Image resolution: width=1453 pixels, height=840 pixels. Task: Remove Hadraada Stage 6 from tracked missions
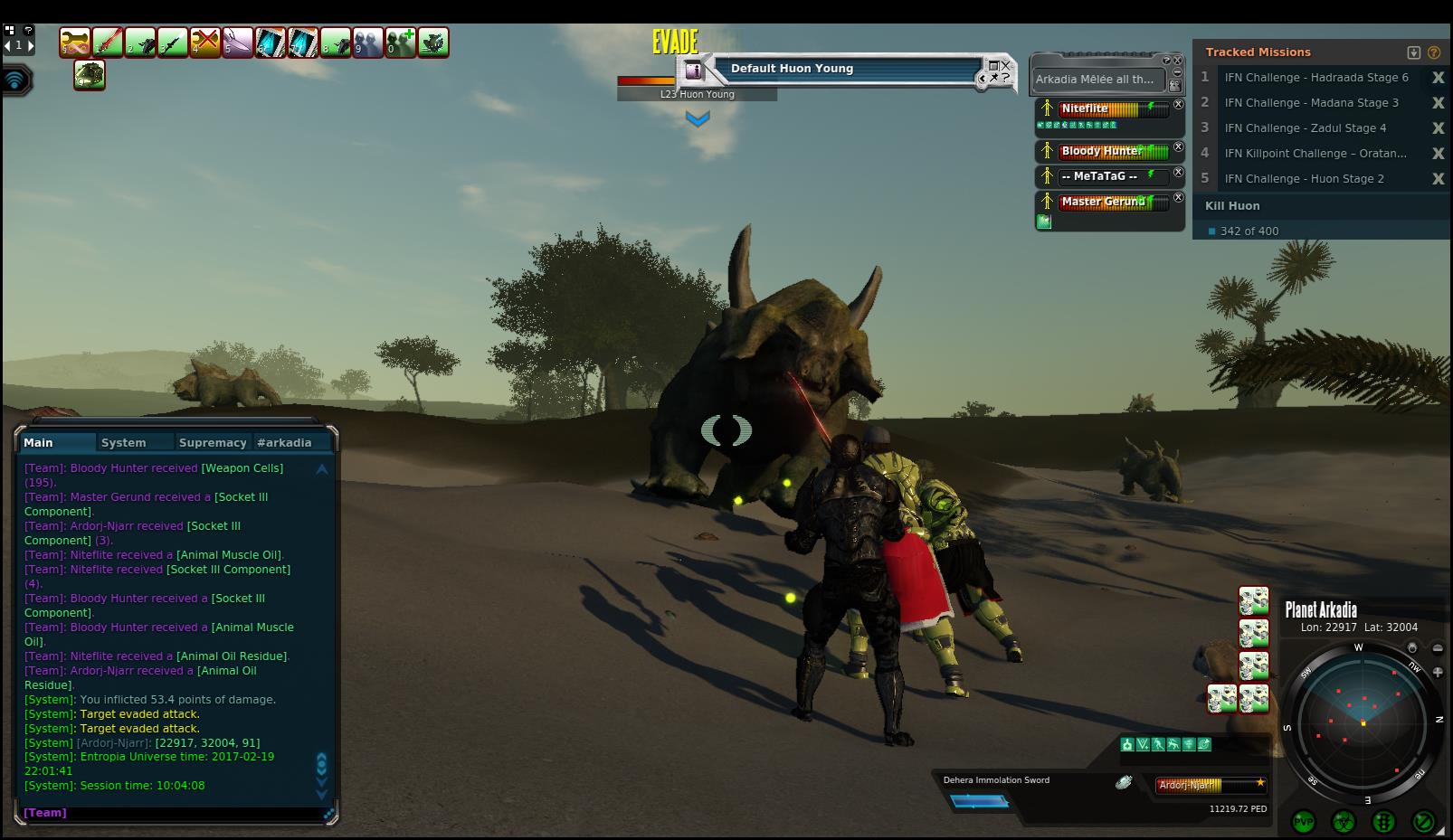click(x=1438, y=78)
